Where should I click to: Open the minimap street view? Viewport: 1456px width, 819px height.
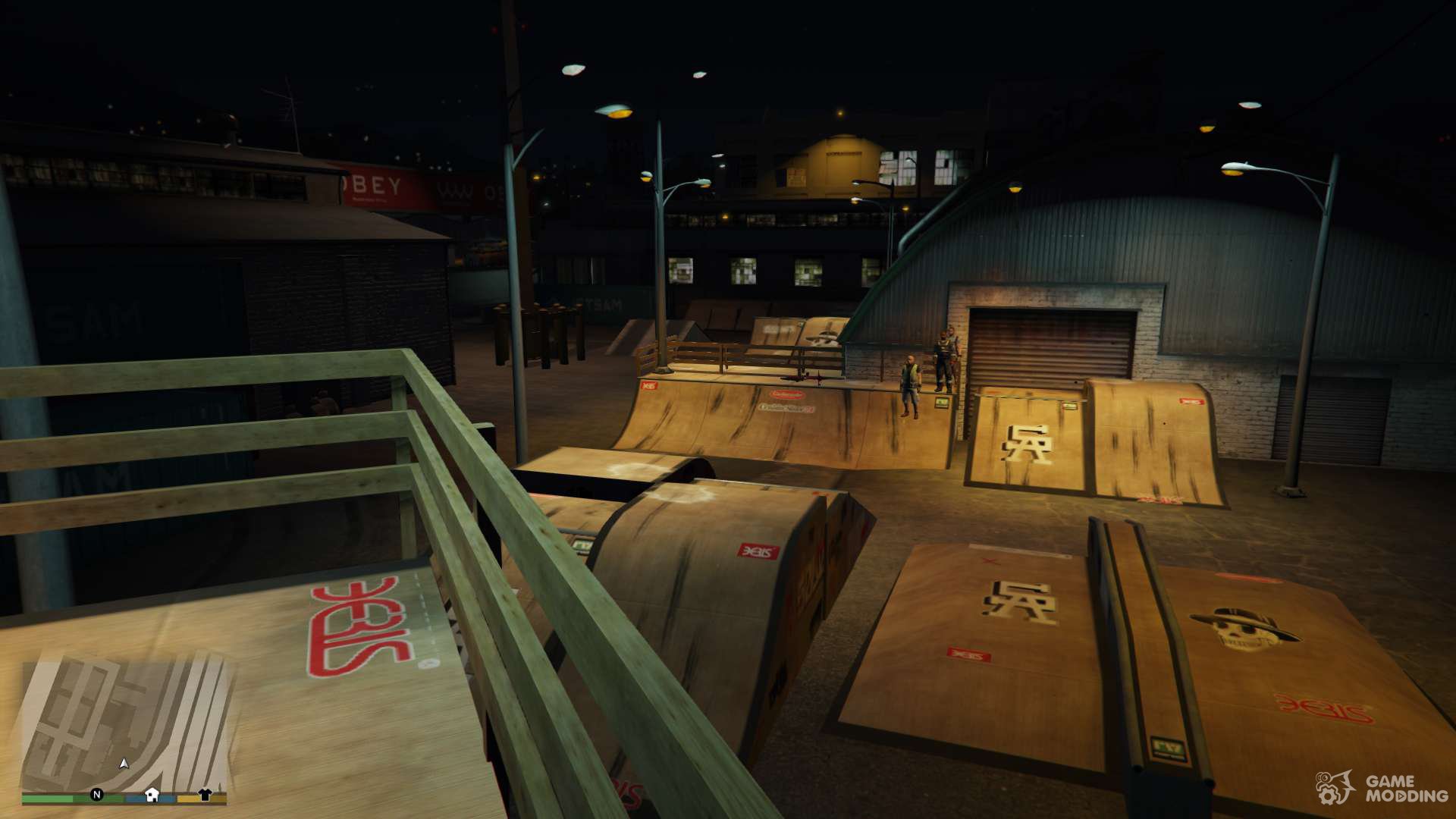[125, 724]
